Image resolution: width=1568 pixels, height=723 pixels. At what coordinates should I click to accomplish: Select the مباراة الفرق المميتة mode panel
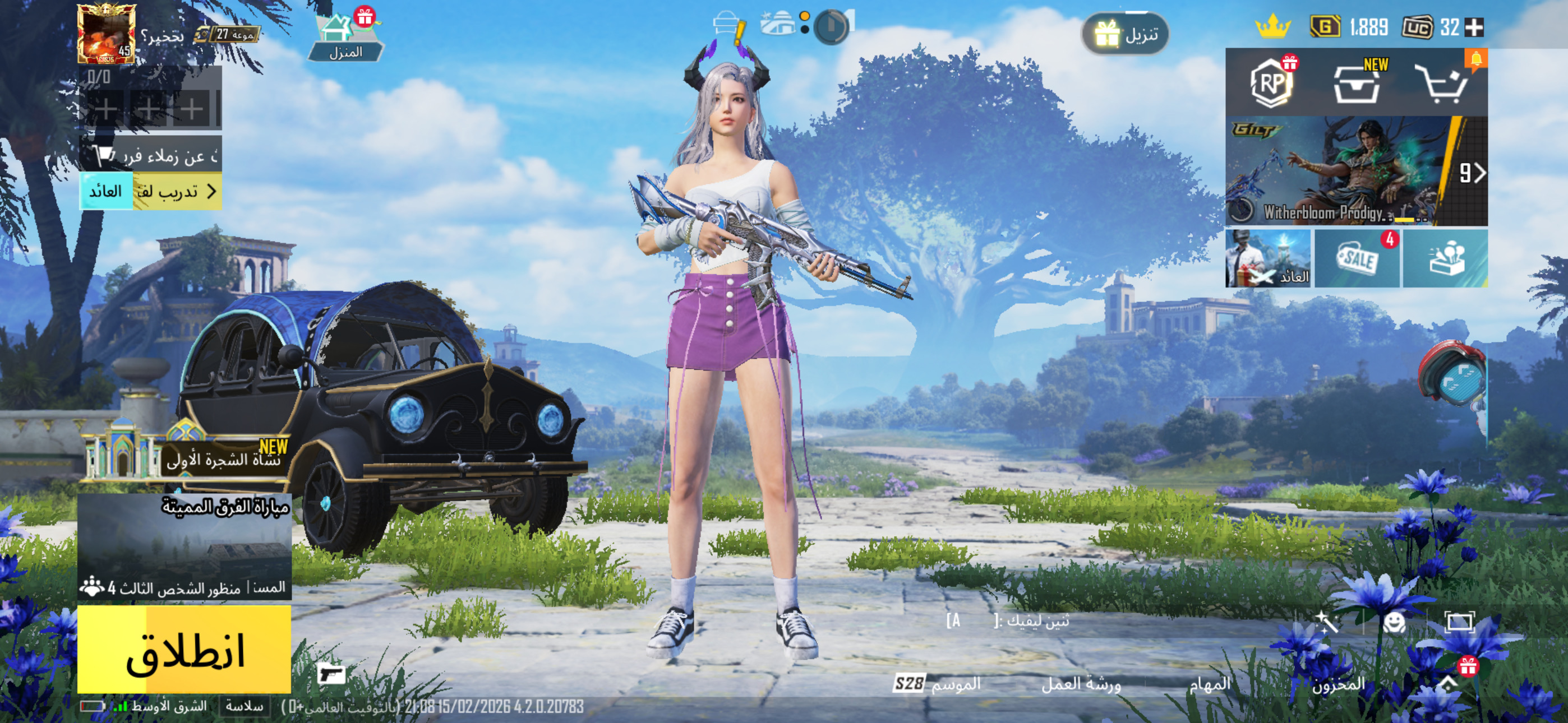[x=184, y=546]
